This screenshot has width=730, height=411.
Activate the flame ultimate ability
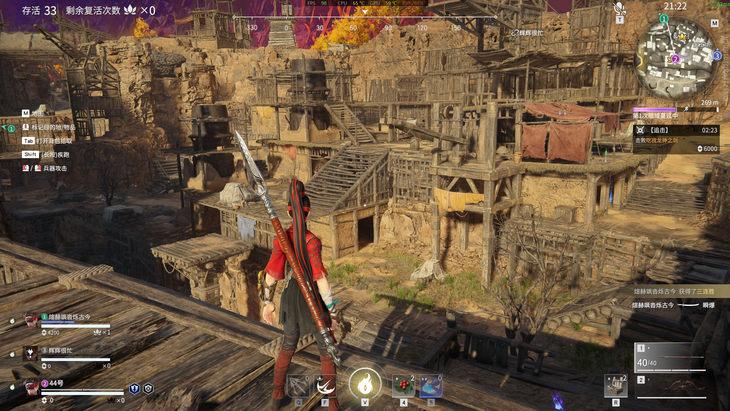click(x=365, y=383)
